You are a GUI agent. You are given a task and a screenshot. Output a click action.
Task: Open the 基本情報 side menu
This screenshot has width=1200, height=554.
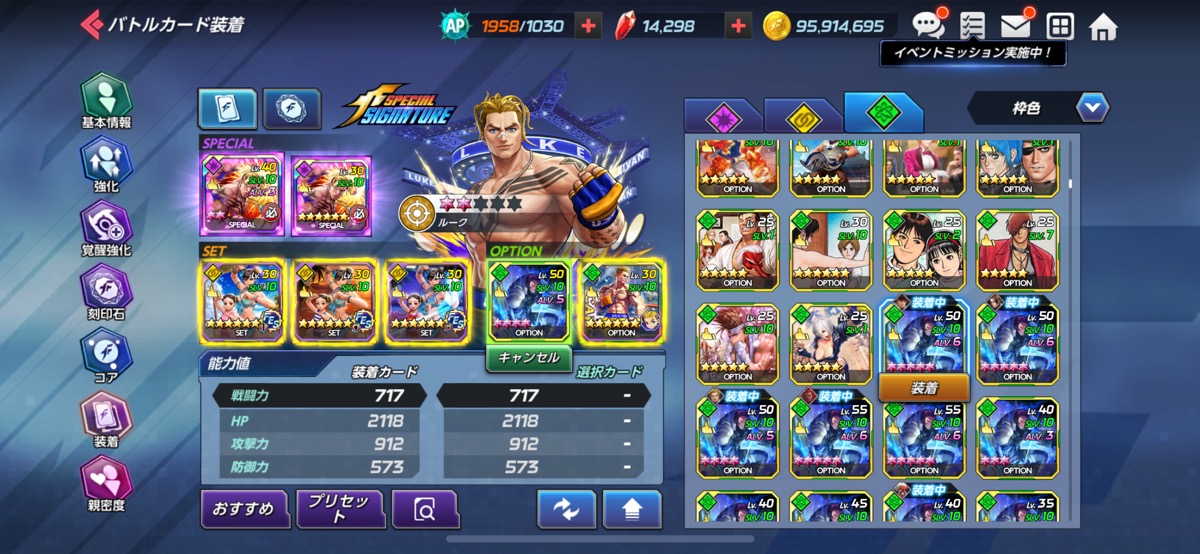click(x=106, y=101)
